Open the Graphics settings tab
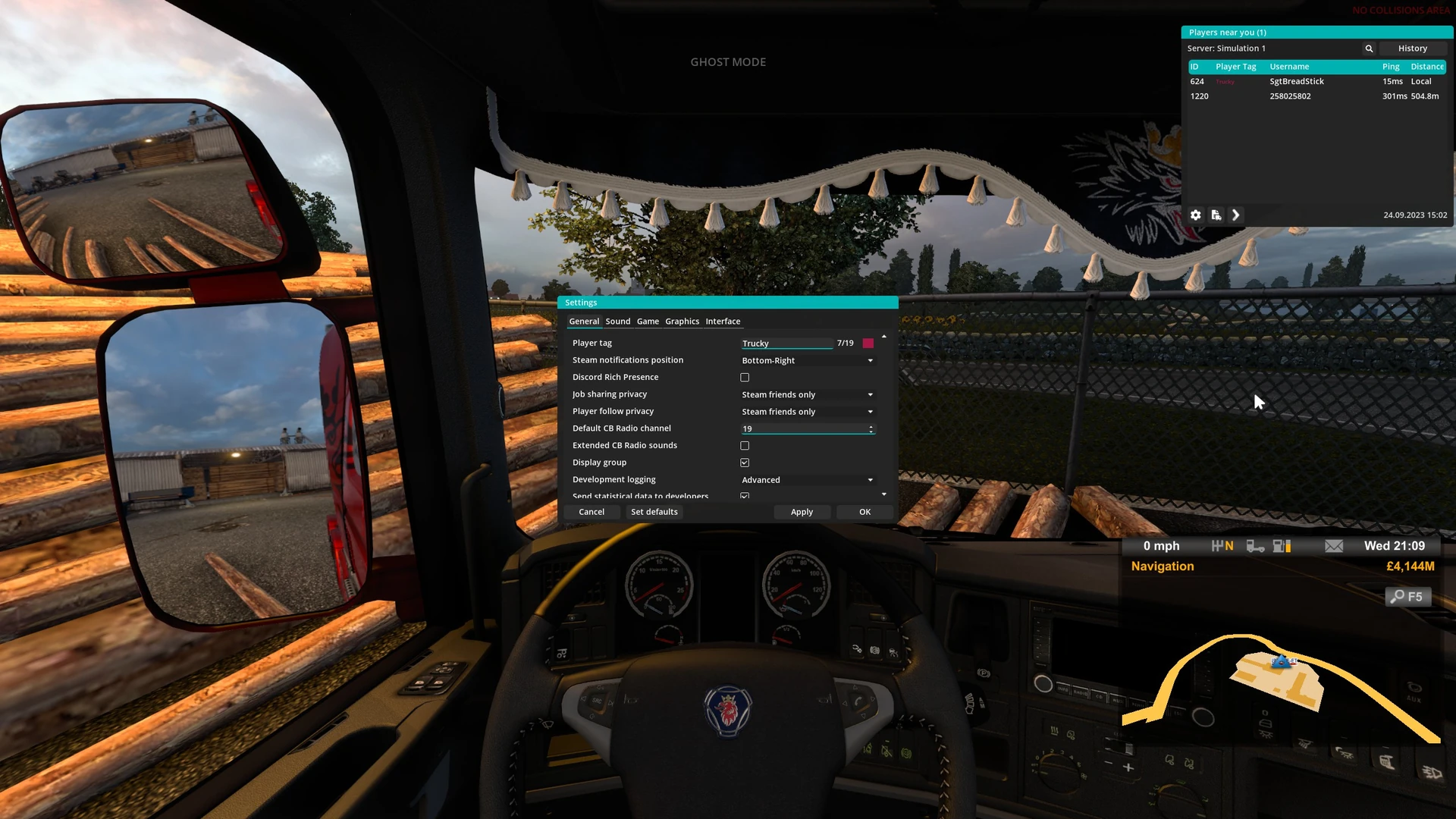 (682, 322)
